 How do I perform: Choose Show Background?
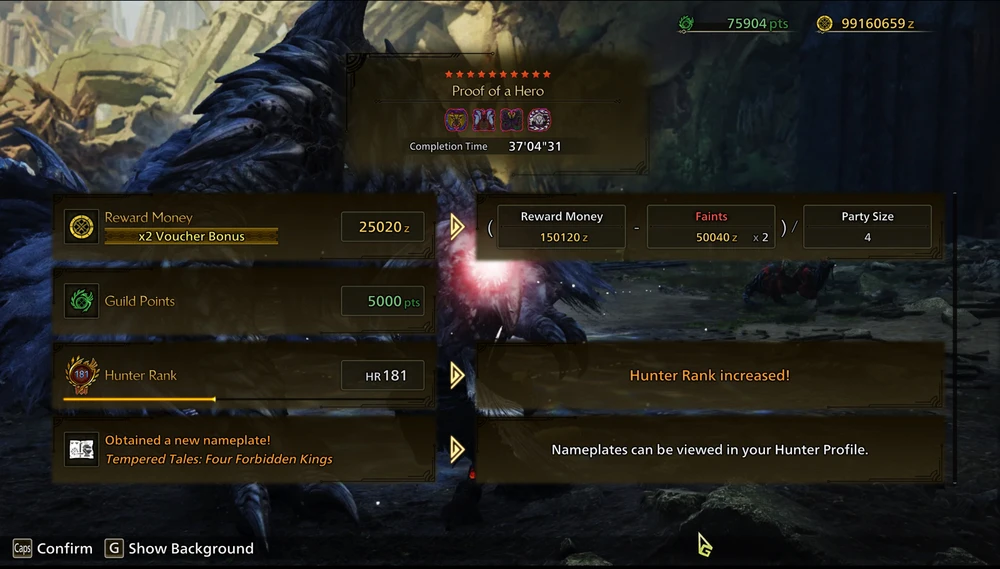point(180,548)
